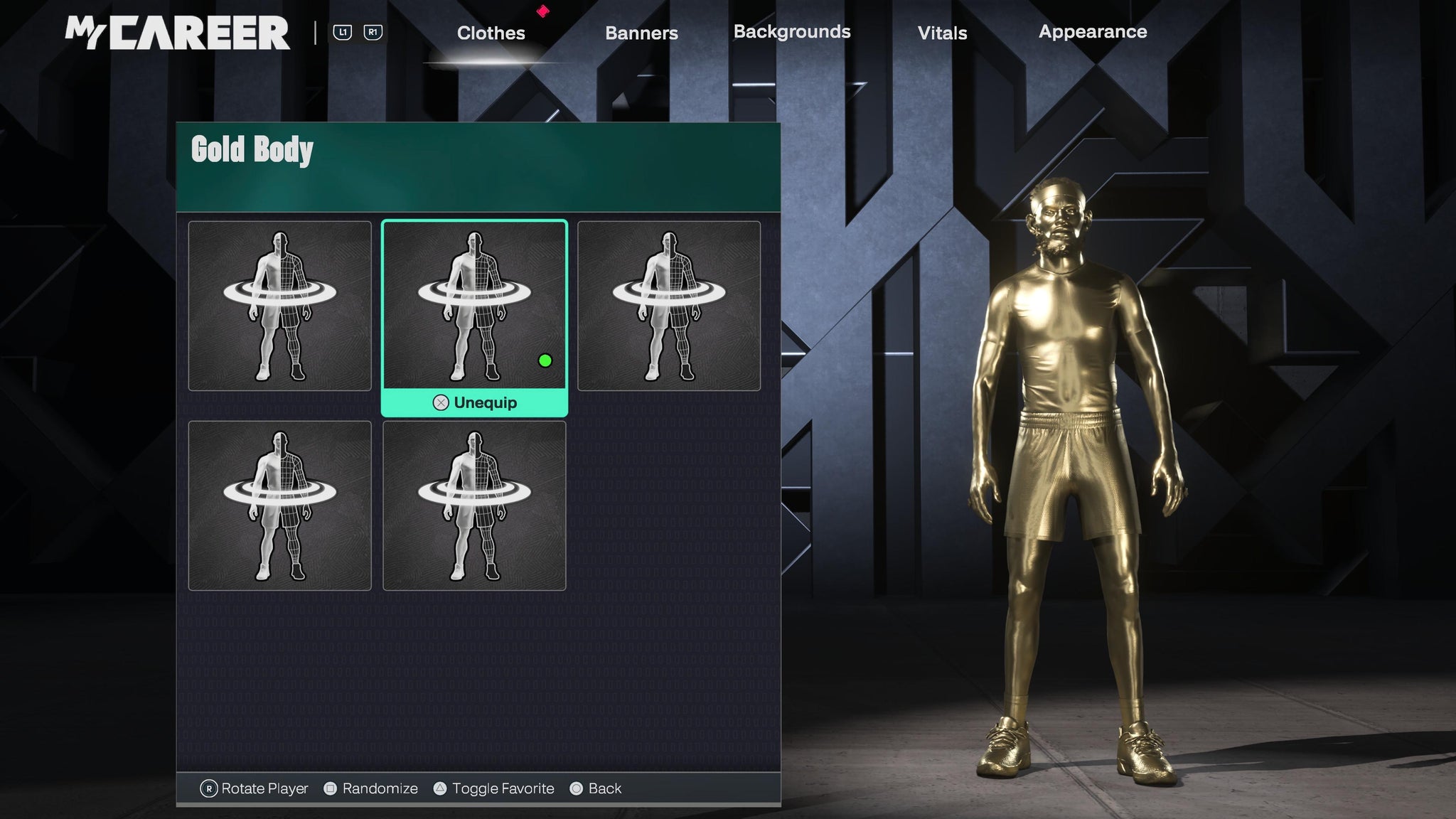Show the Appearance tab

pos(1093,32)
